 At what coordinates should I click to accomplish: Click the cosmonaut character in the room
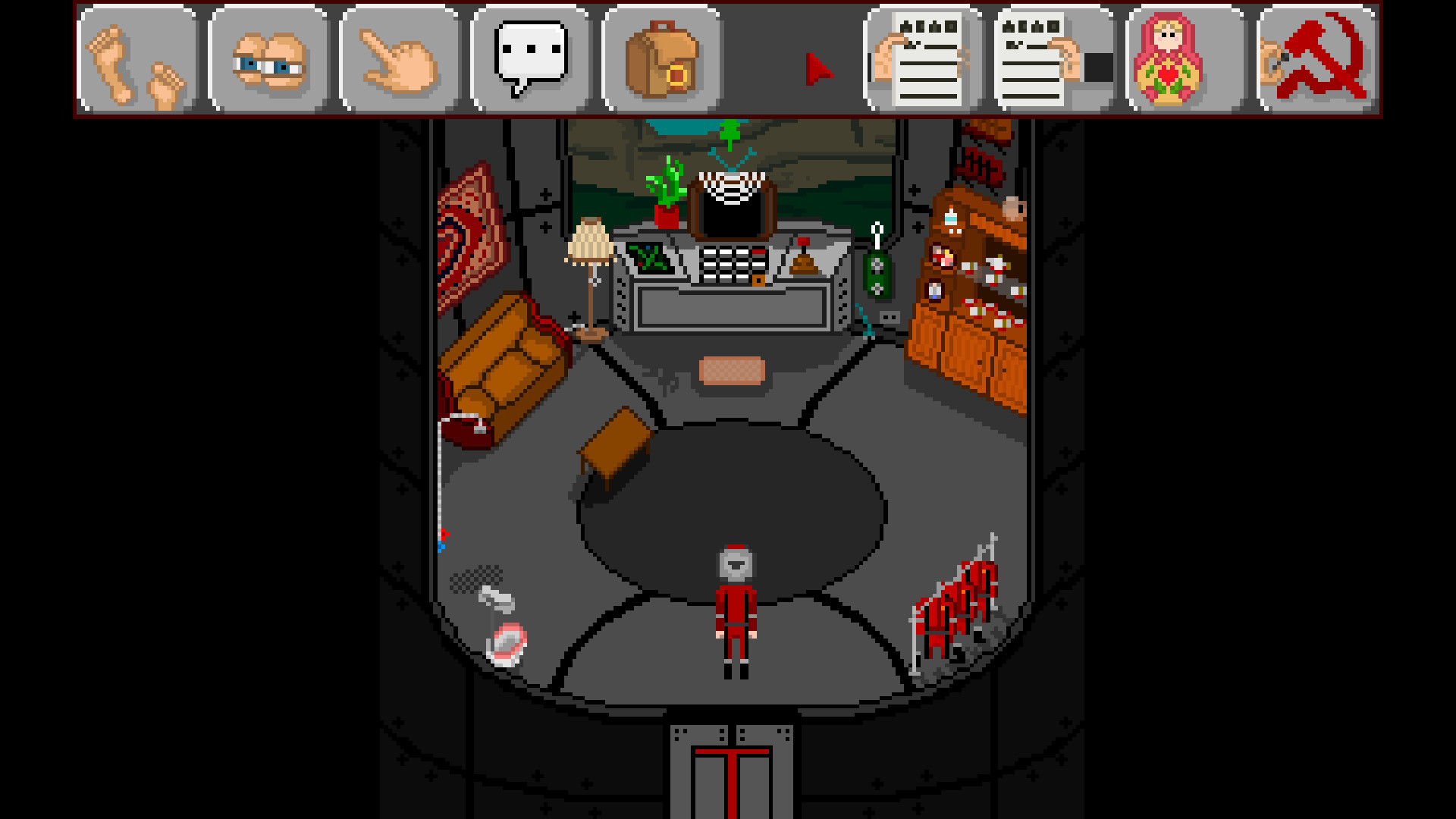734,607
